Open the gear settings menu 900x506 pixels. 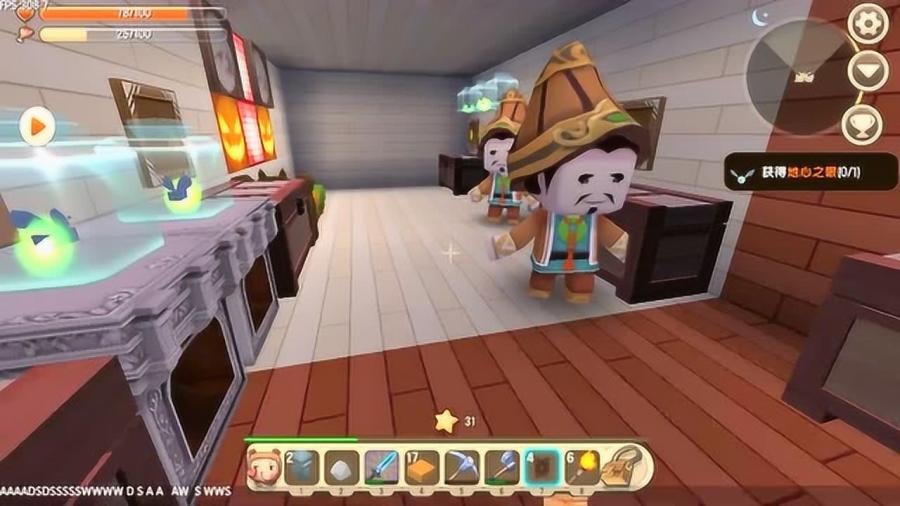click(867, 22)
